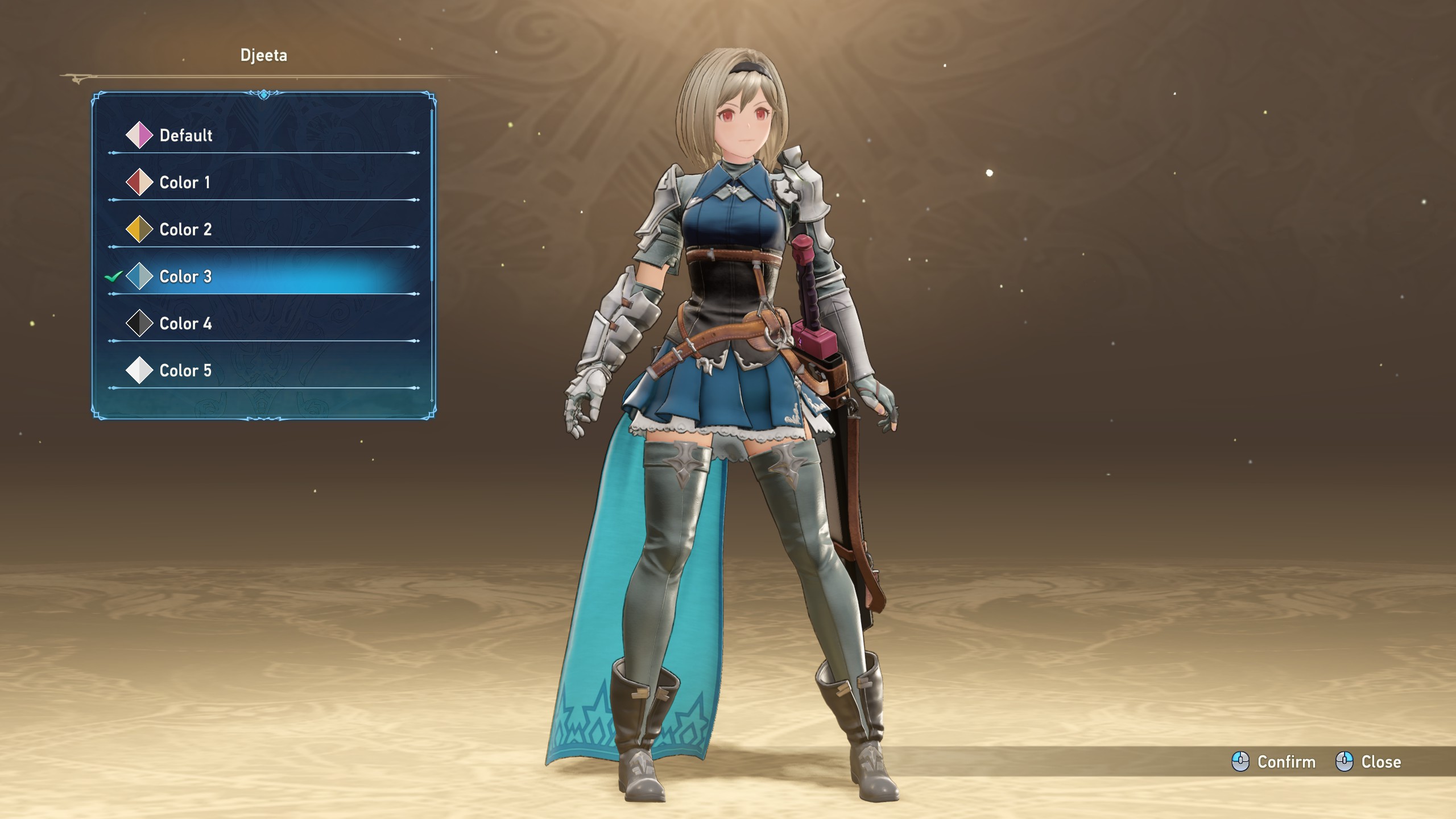Switch outfit to Color 4

pyautogui.click(x=185, y=324)
